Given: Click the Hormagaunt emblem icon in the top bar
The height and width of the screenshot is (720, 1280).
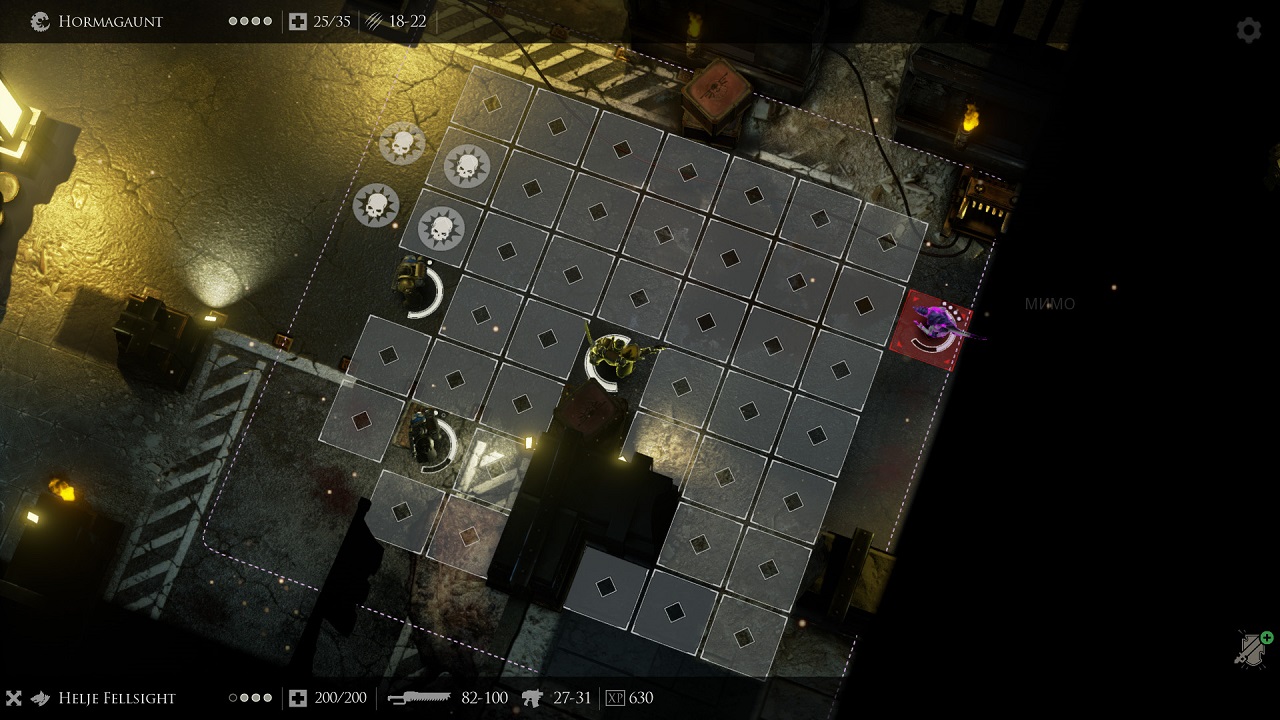Looking at the screenshot, I should (41, 21).
